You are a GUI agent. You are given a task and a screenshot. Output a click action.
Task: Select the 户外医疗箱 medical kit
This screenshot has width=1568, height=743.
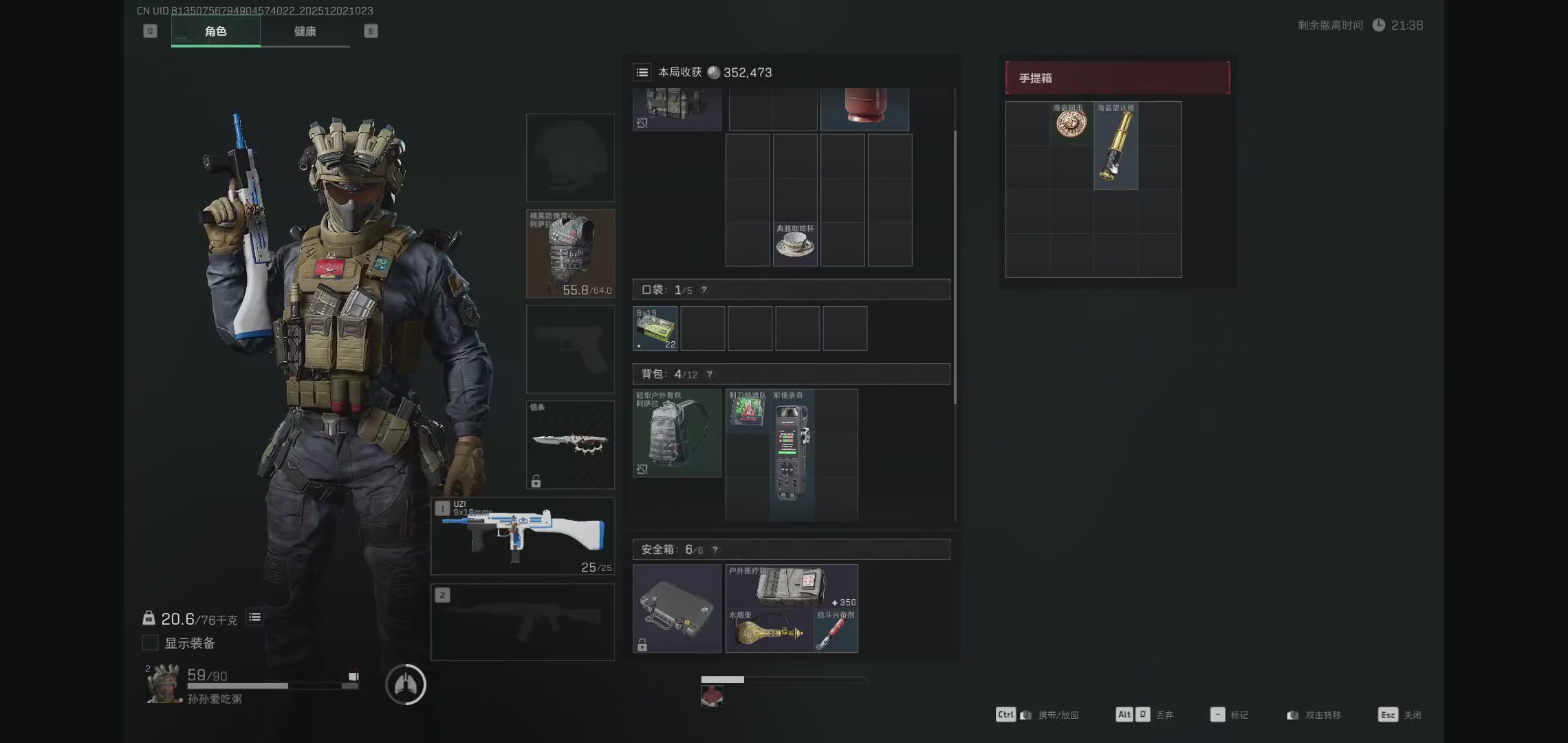pyautogui.click(x=792, y=586)
